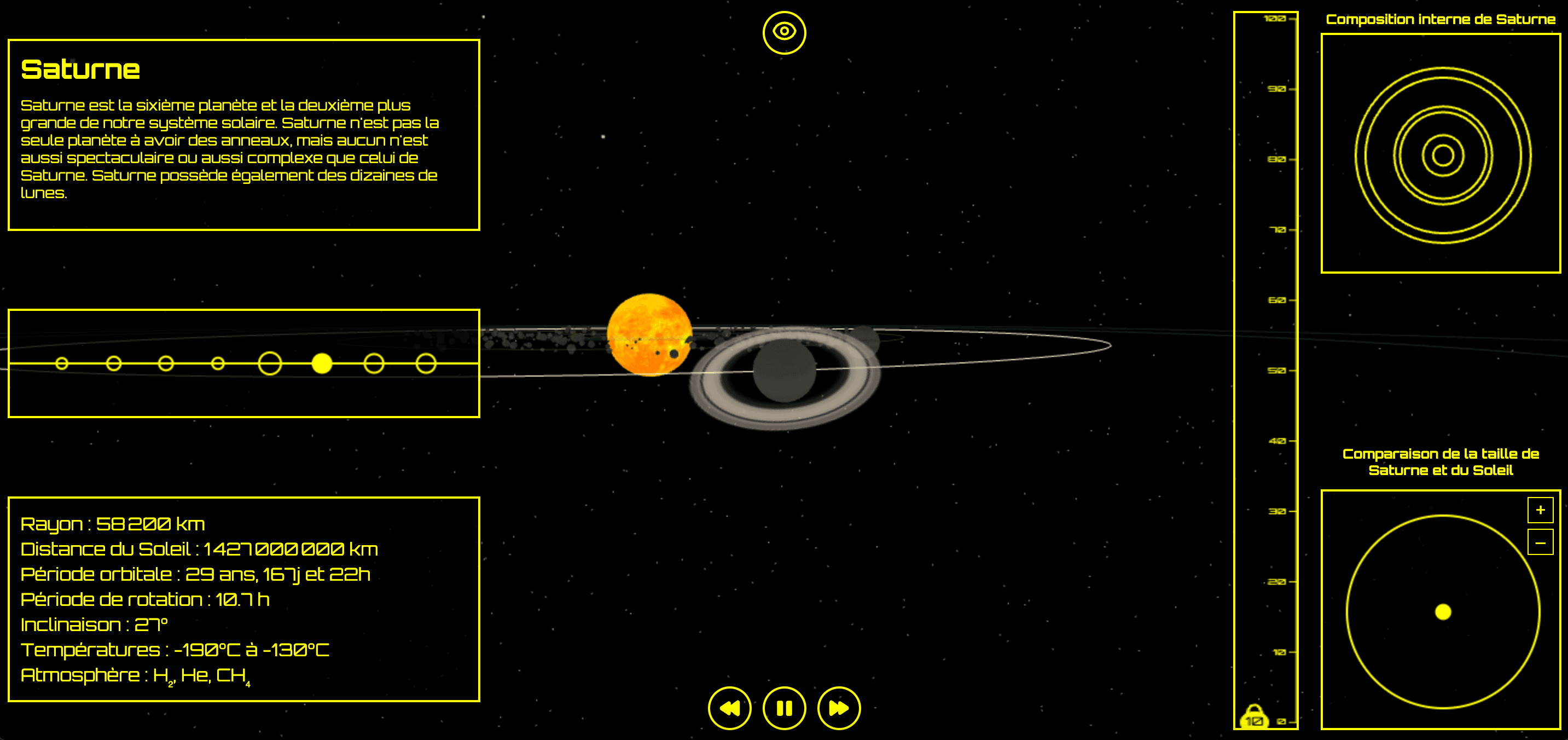This screenshot has height=740, width=1568.
Task: Set the vertical scale slider to 100
Action: (1266, 19)
